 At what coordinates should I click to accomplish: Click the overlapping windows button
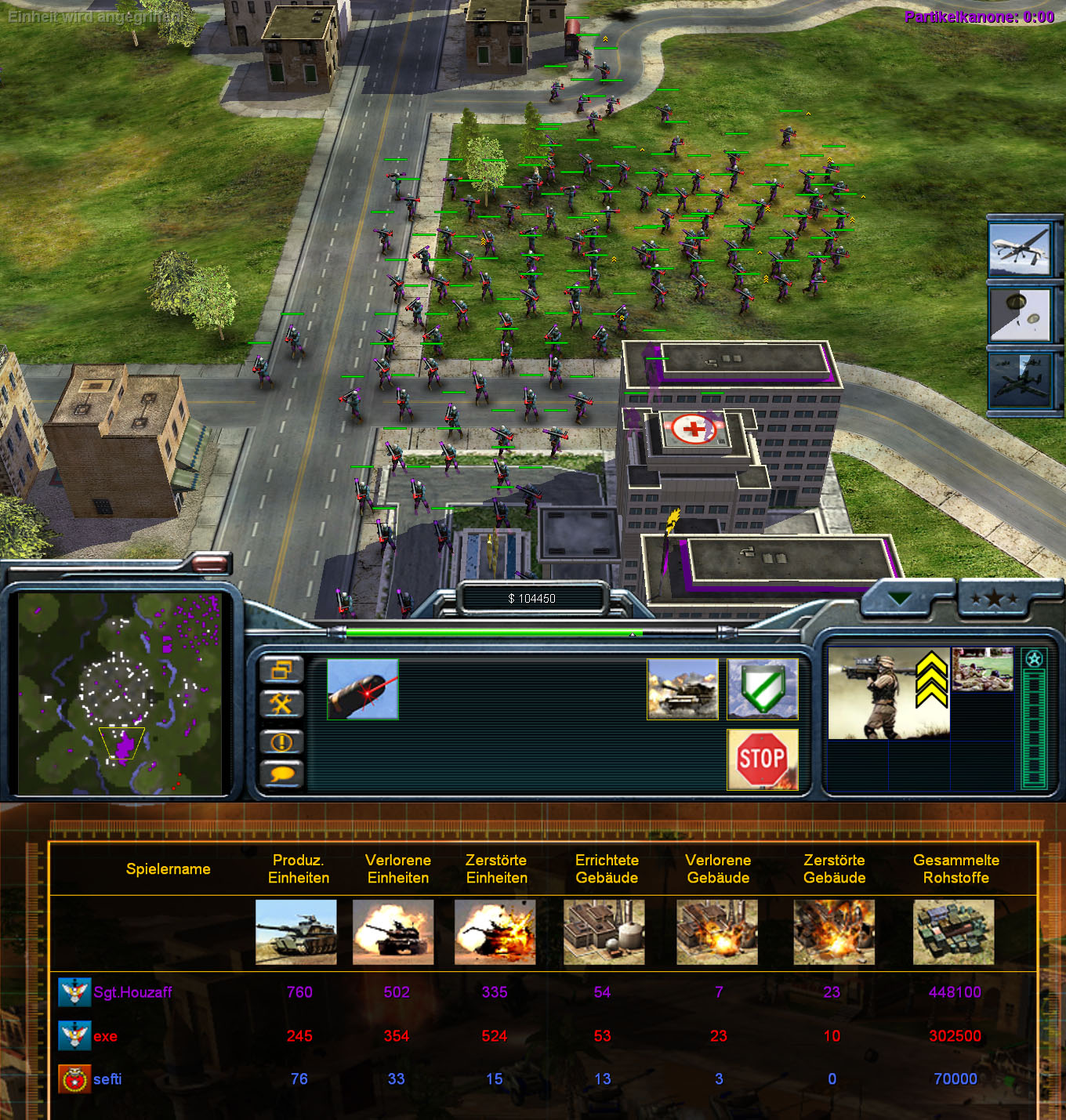(281, 670)
